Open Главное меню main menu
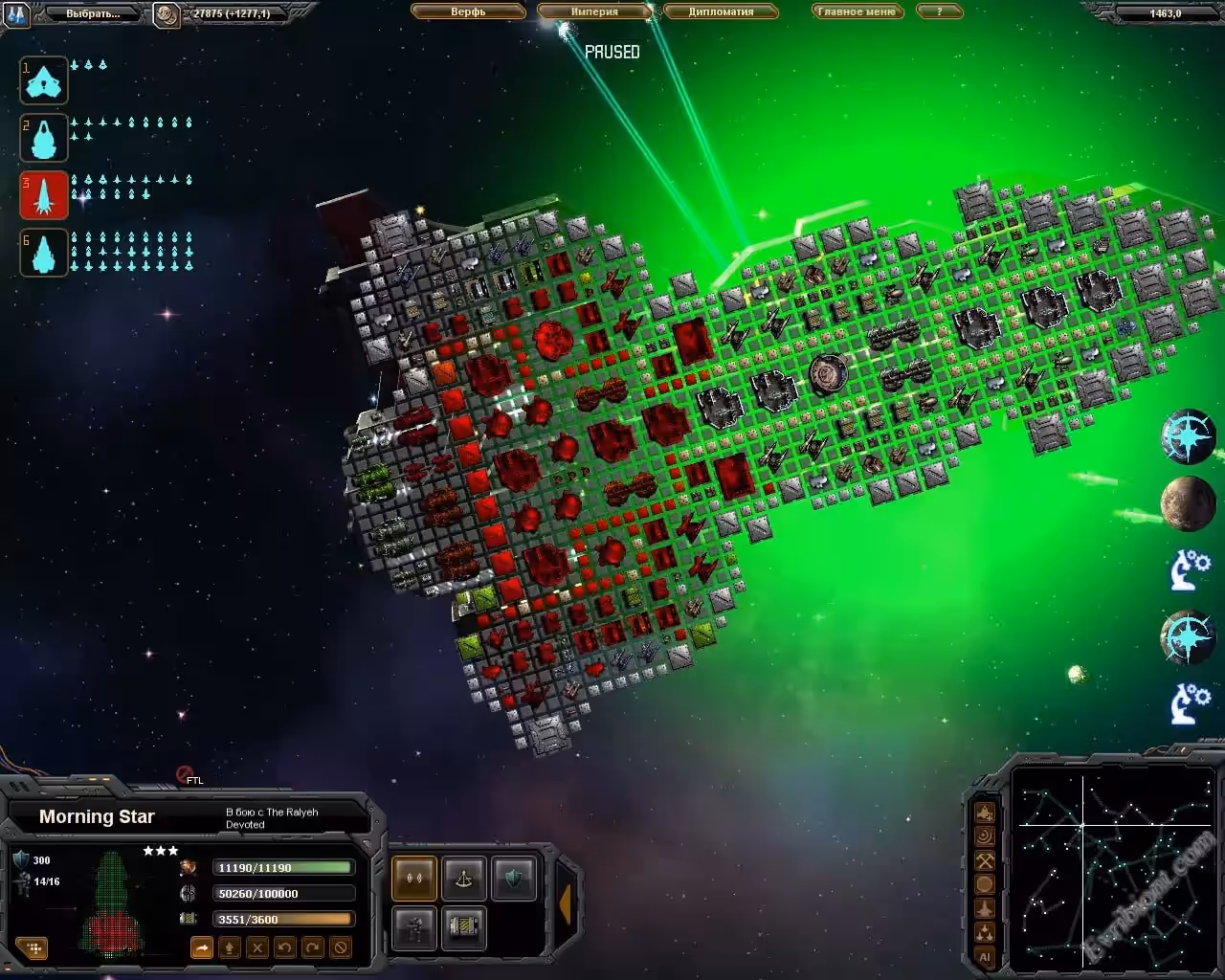 [x=857, y=11]
